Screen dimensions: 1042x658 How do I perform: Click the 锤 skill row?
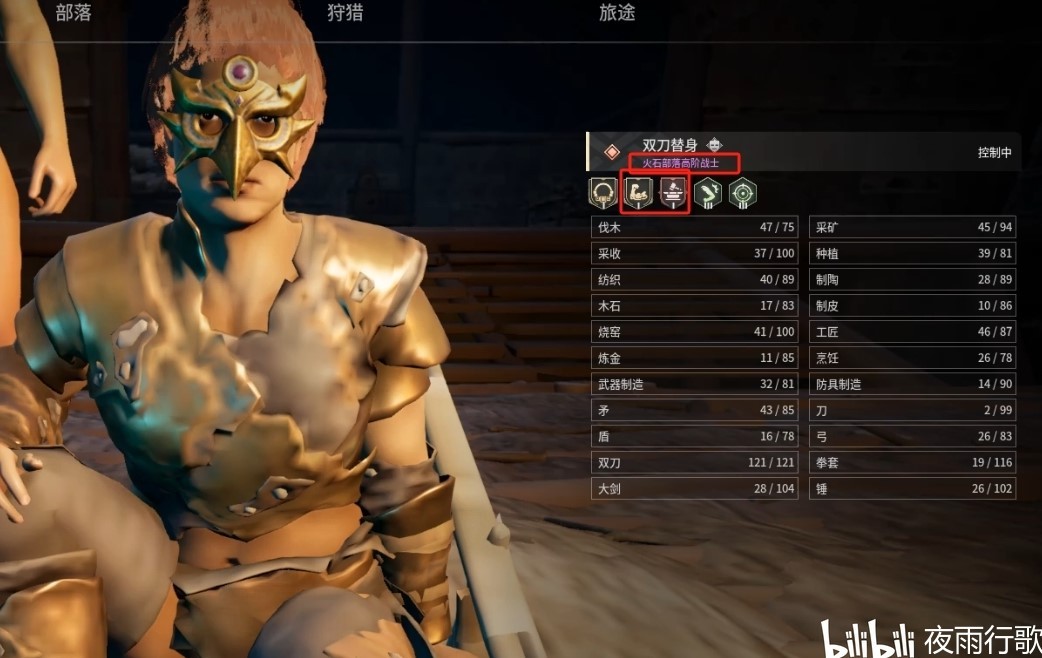912,489
